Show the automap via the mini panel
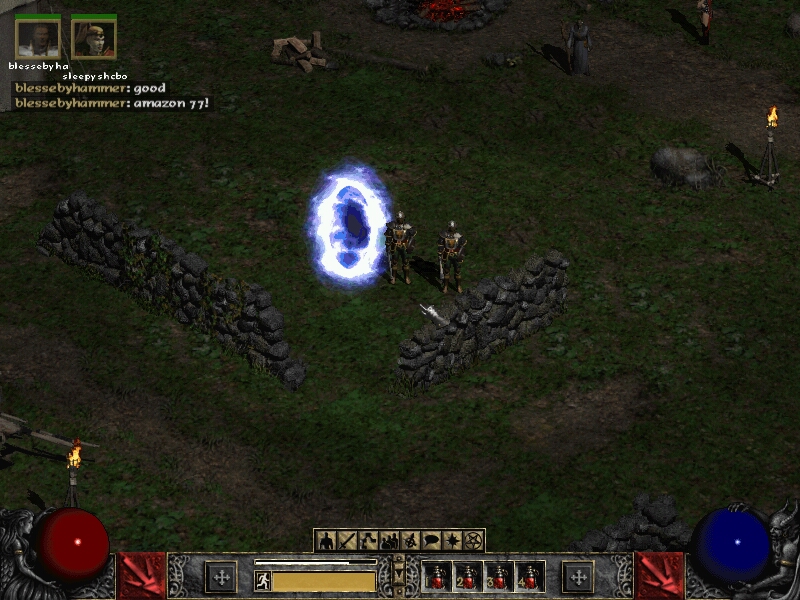The height and width of the screenshot is (600, 800). pyautogui.click(x=410, y=541)
